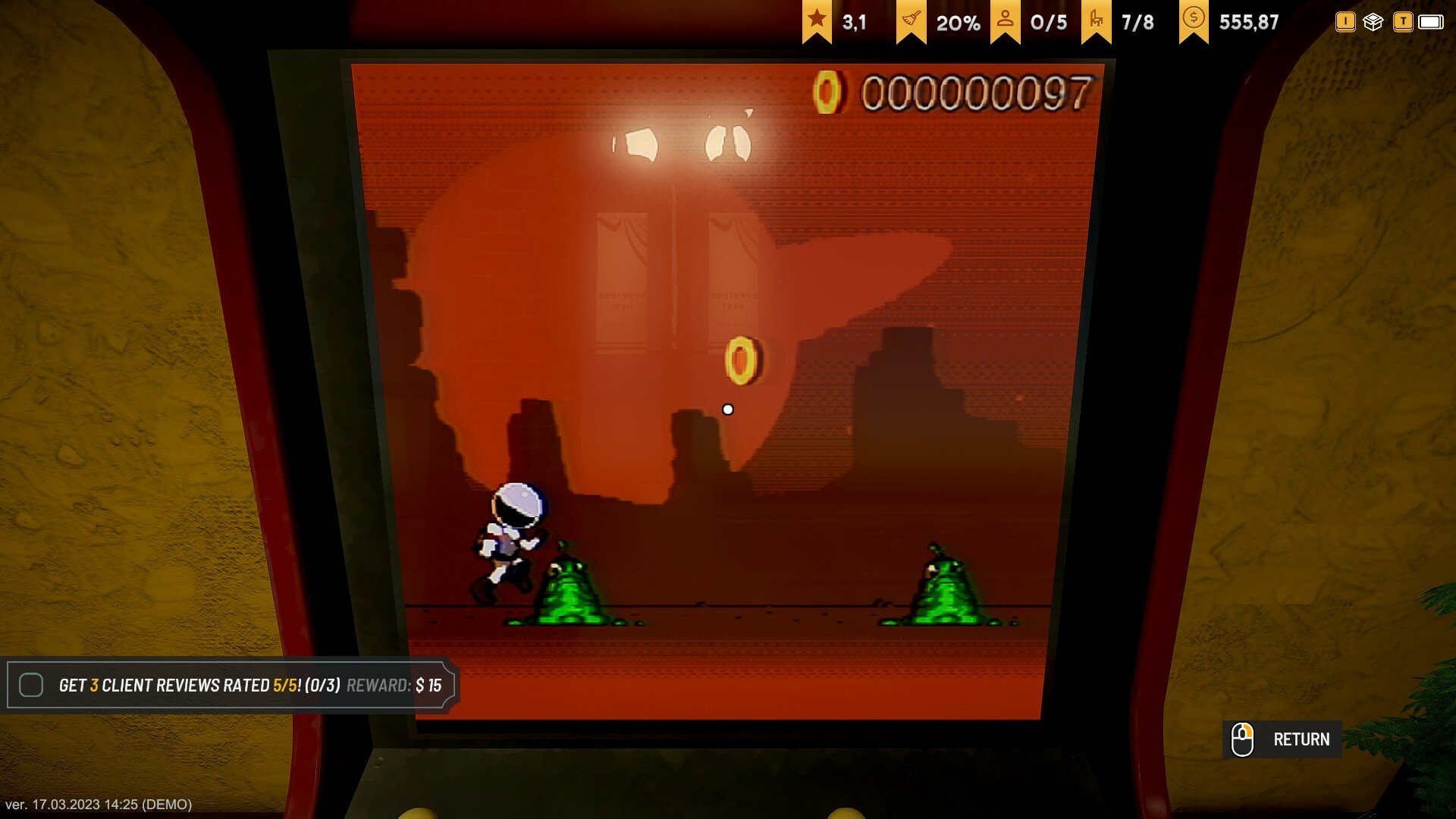Select the chair seating banner icon
This screenshot has width=1456, height=819.
tap(1096, 20)
